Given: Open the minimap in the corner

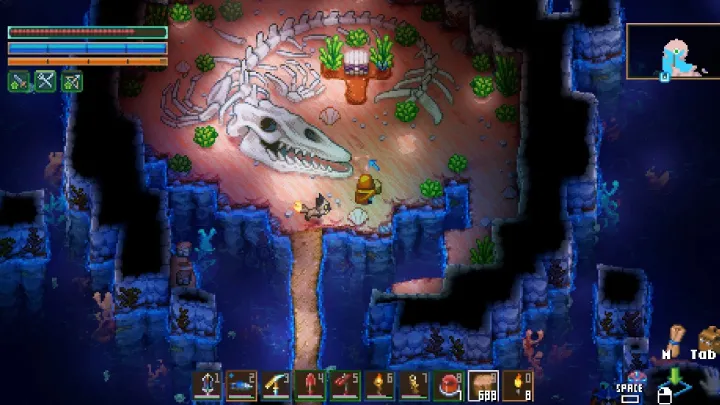Looking at the screenshot, I should [x=673, y=51].
